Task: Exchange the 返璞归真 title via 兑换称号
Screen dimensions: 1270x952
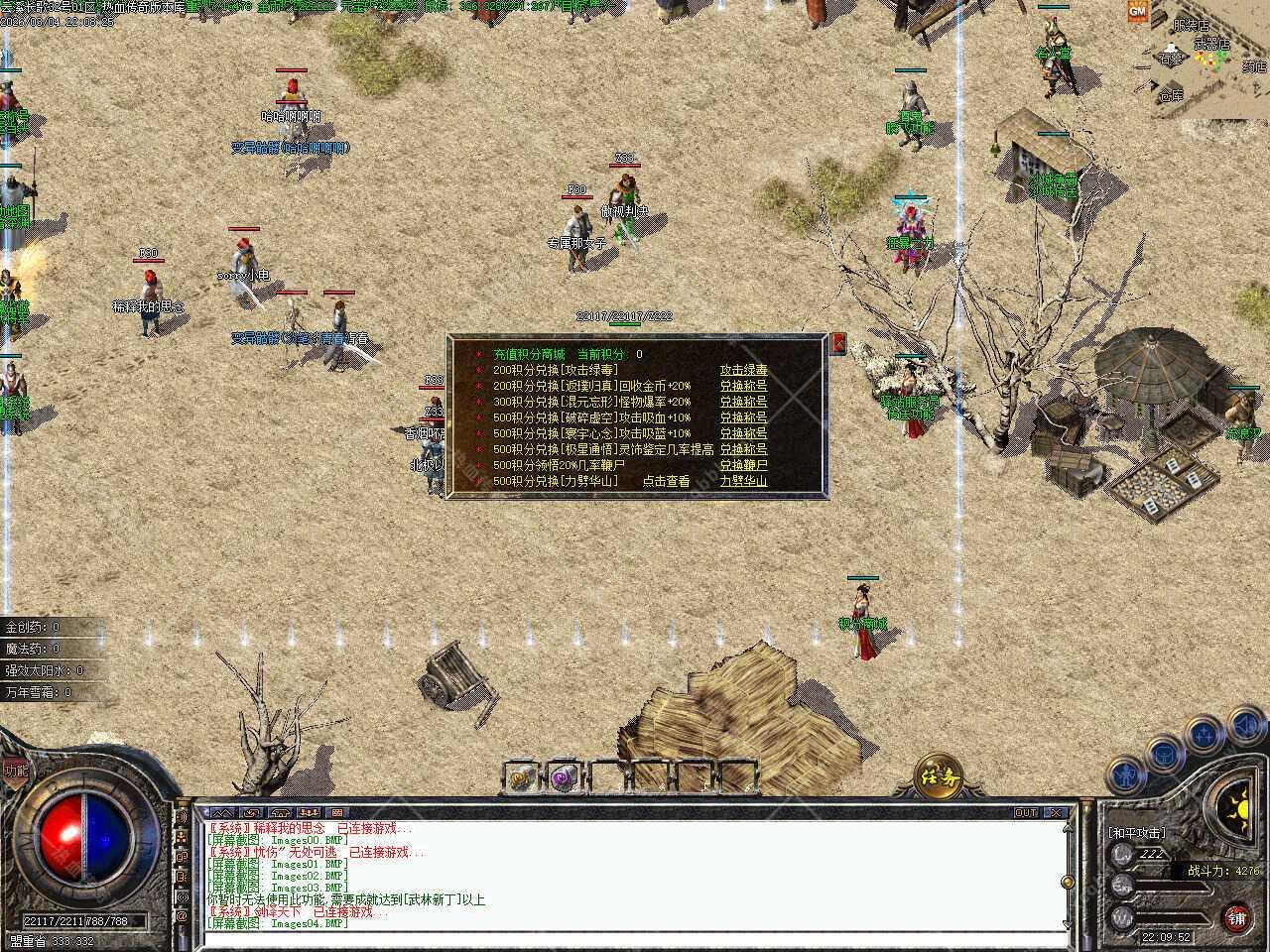Action: tap(743, 386)
